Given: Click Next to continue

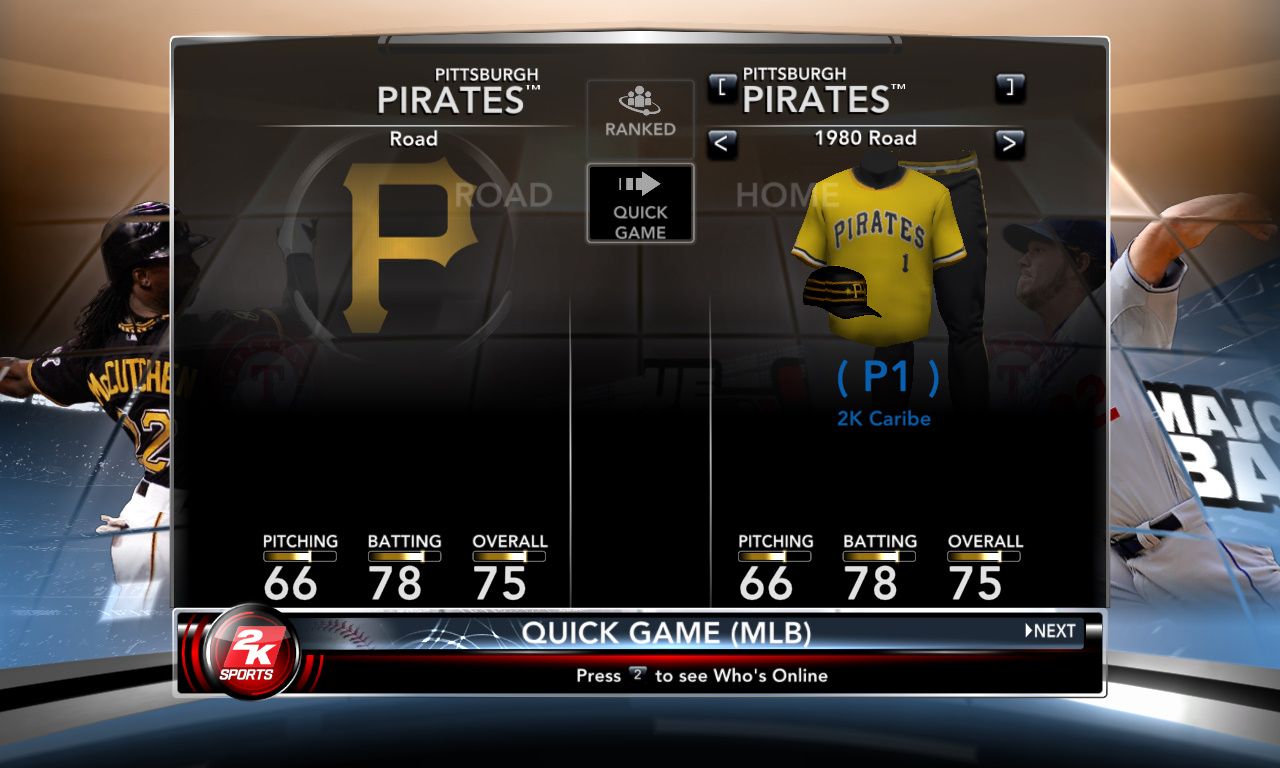Looking at the screenshot, I should coord(1051,631).
